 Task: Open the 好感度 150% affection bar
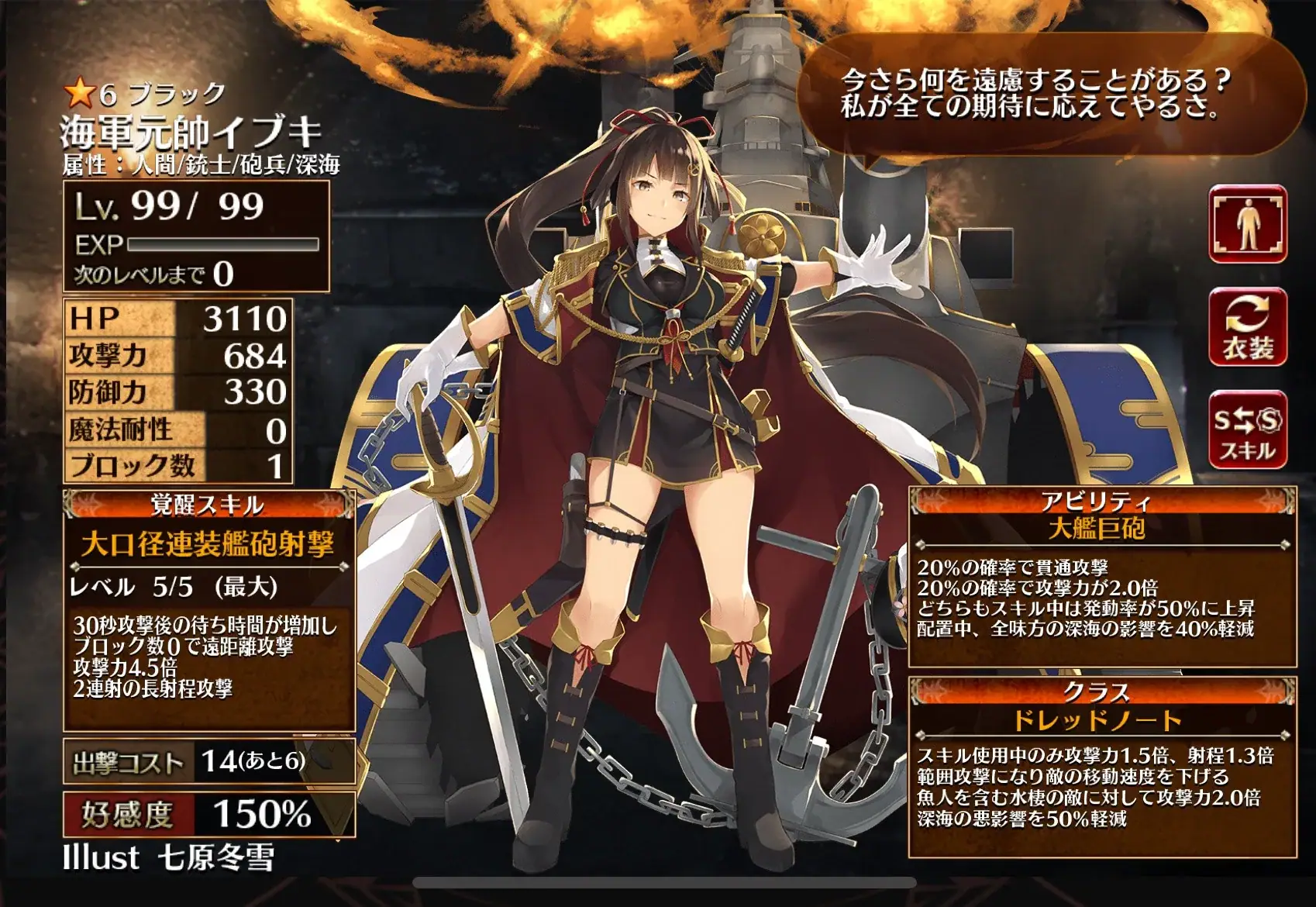coord(208,814)
